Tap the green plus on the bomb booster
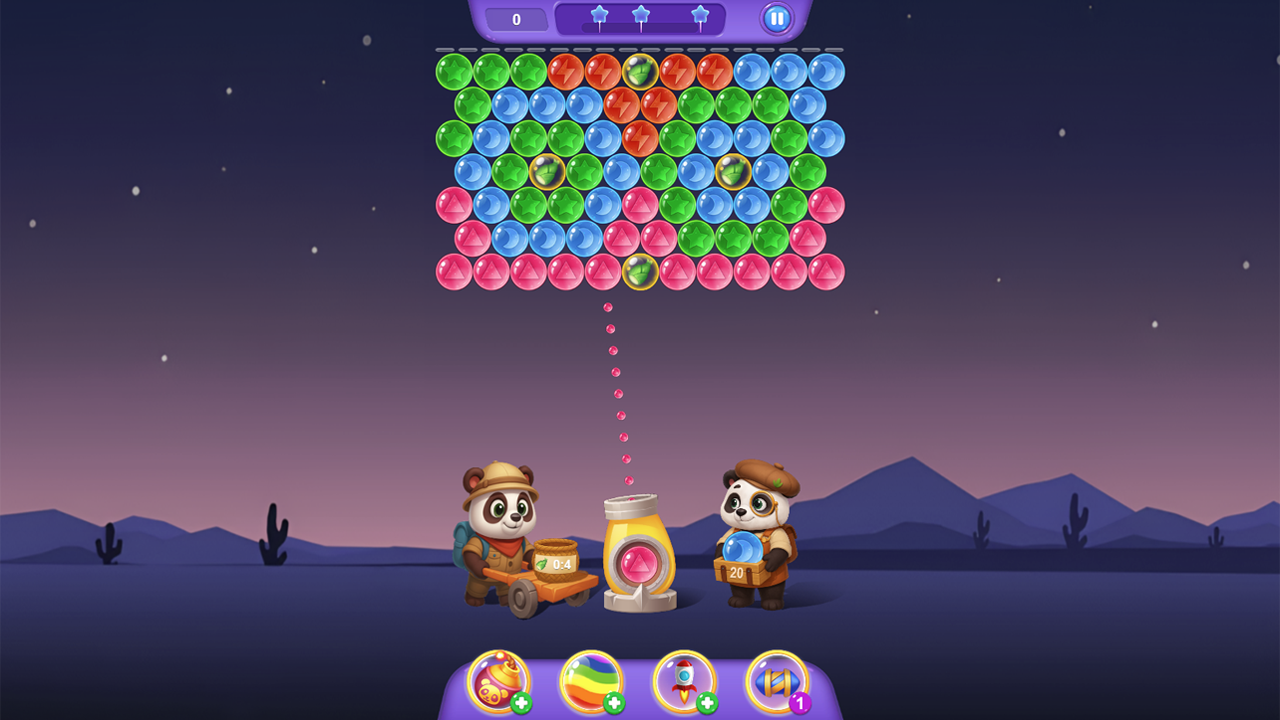Viewport: 1280px width, 720px height. click(522, 705)
